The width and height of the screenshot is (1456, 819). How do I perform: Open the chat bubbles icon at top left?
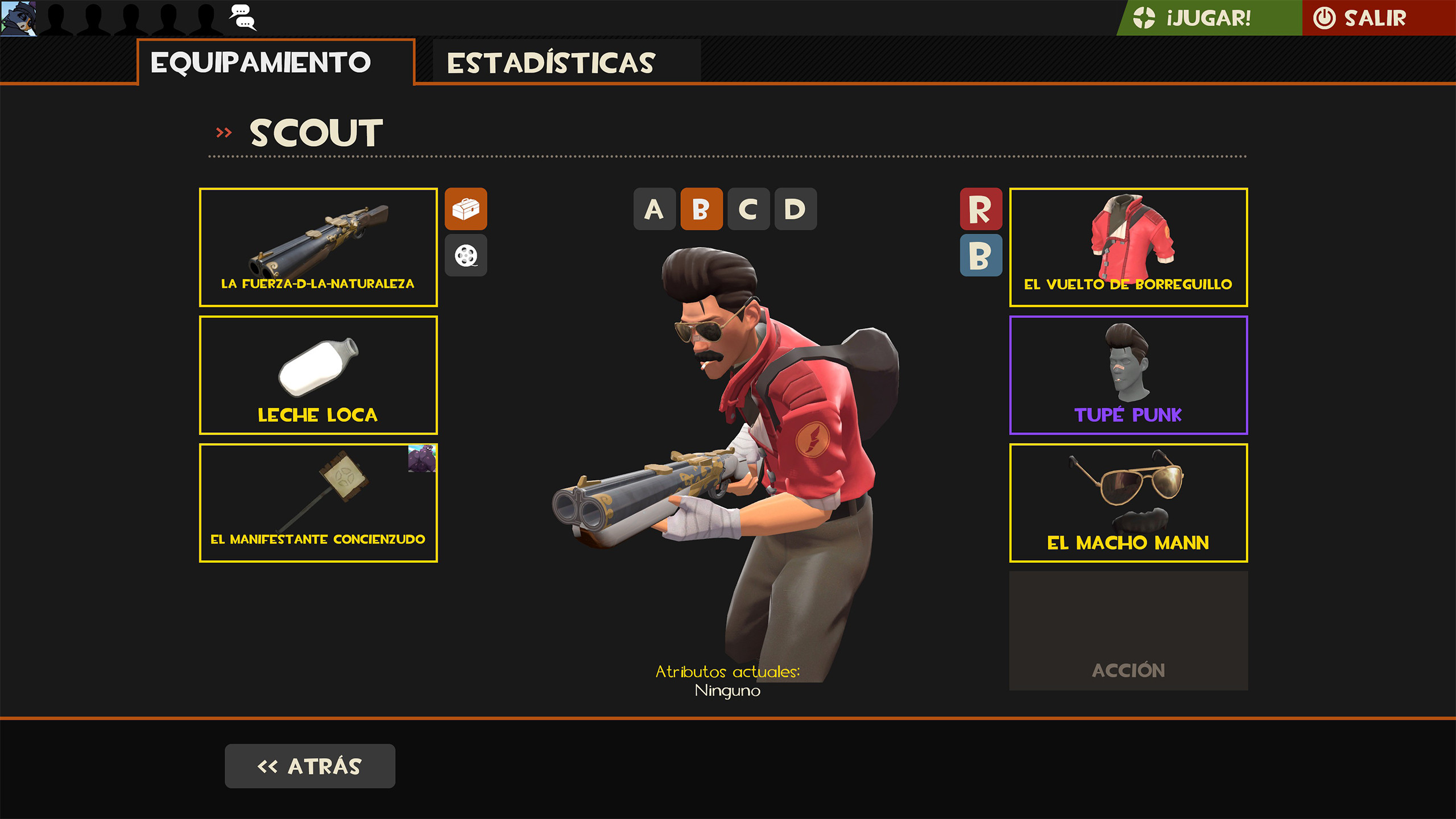point(241,17)
